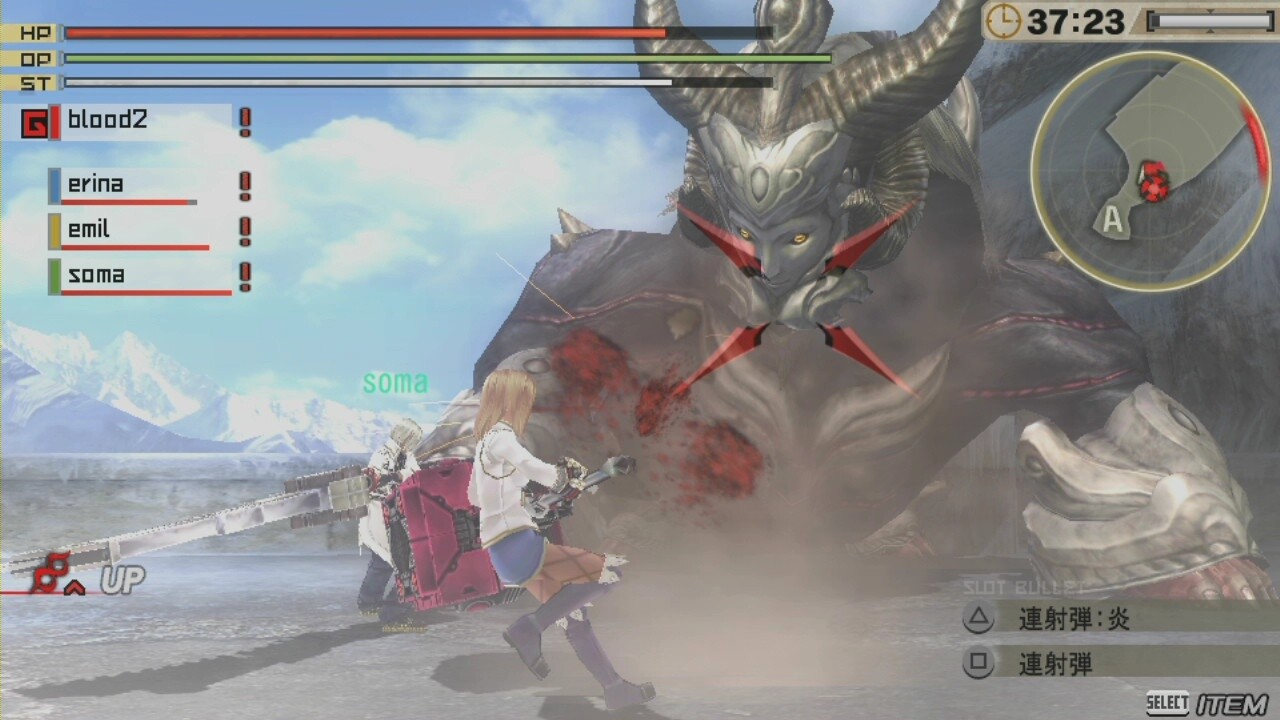Viewport: 1280px width, 720px height.
Task: Expand the SLOT BULLET panel
Action: coord(1023,588)
